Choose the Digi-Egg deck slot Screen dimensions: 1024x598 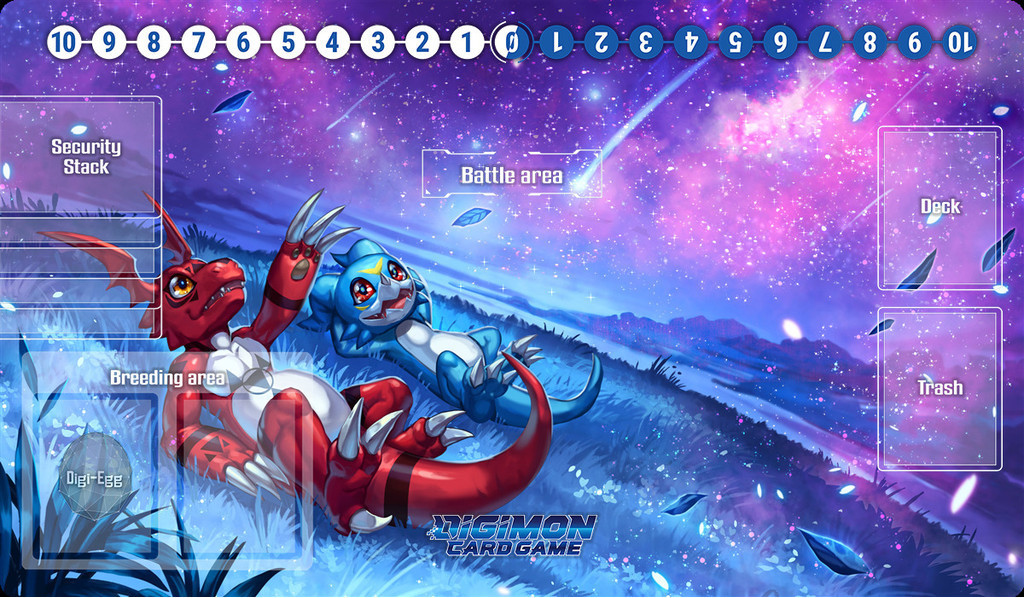(x=93, y=476)
